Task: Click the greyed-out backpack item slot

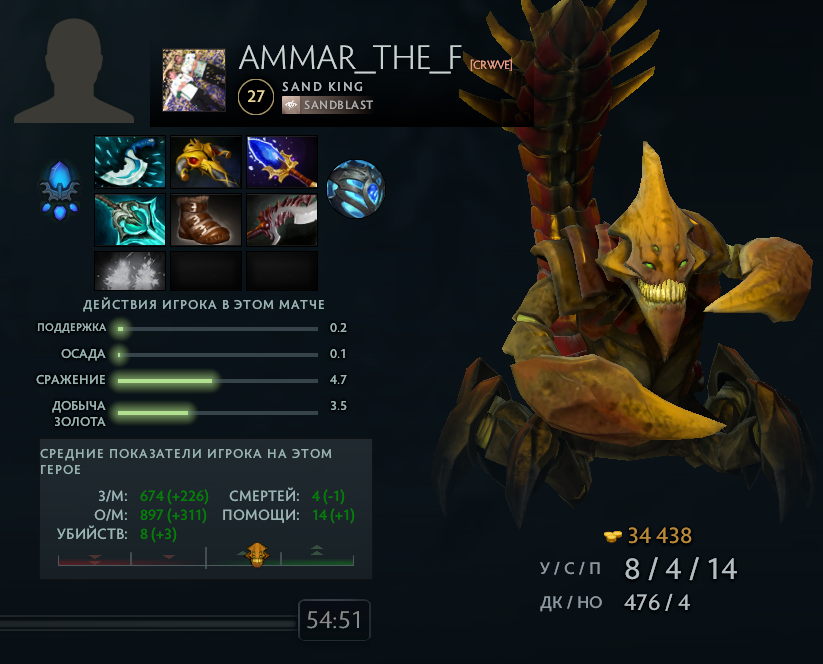Action: (130, 270)
